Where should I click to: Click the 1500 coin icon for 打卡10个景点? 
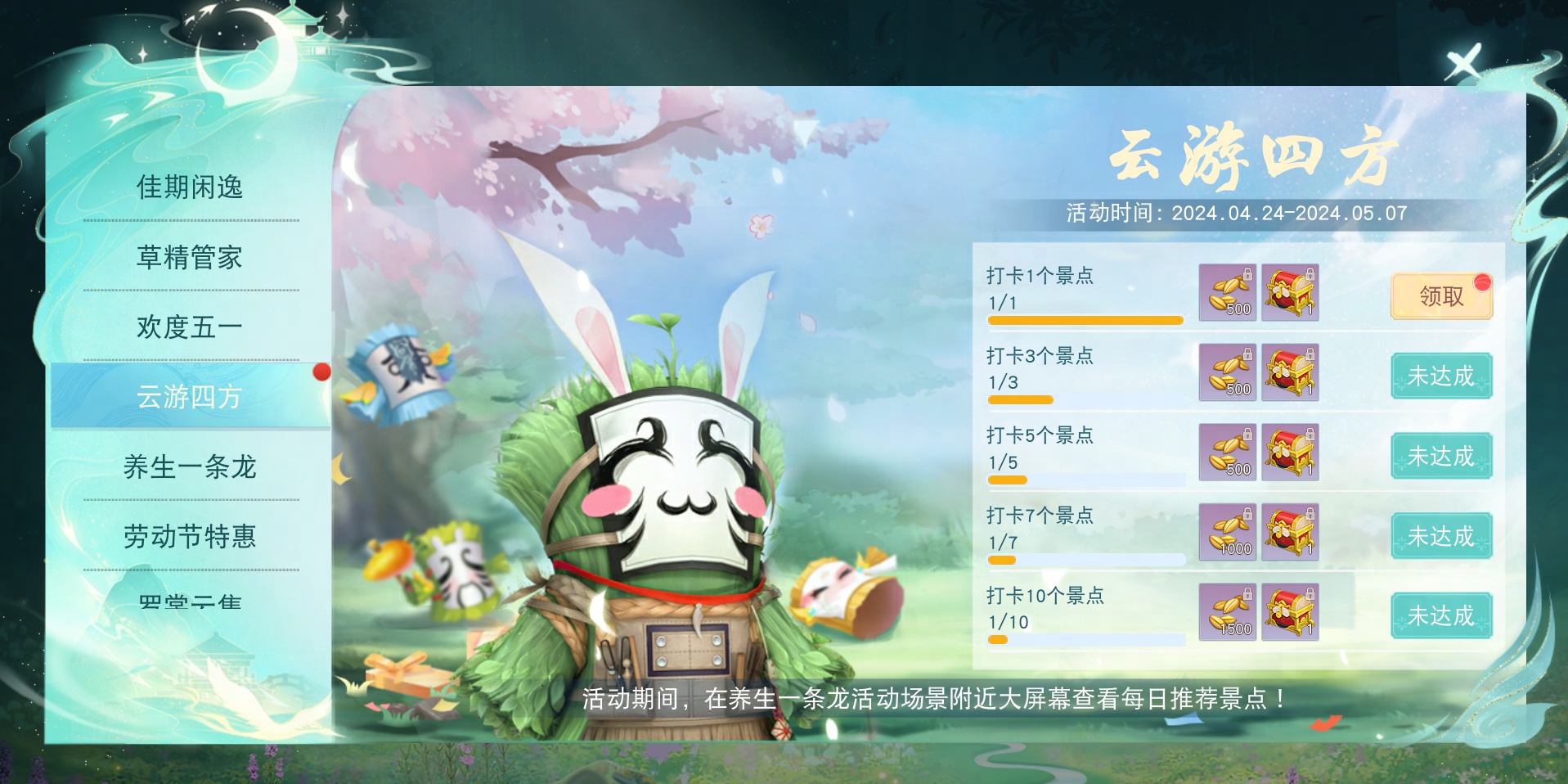(x=1228, y=612)
